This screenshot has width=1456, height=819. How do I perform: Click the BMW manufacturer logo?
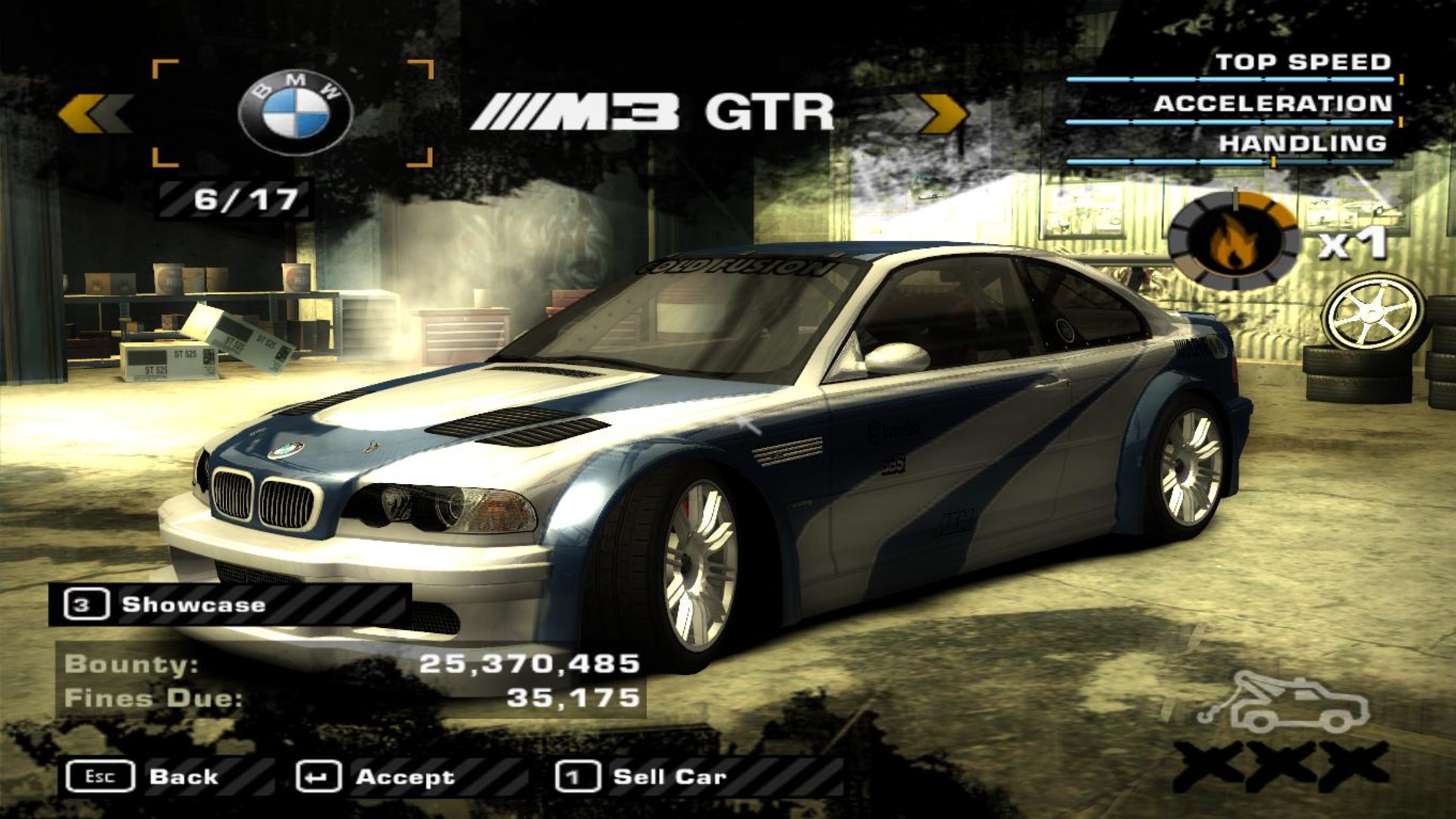click(295, 115)
